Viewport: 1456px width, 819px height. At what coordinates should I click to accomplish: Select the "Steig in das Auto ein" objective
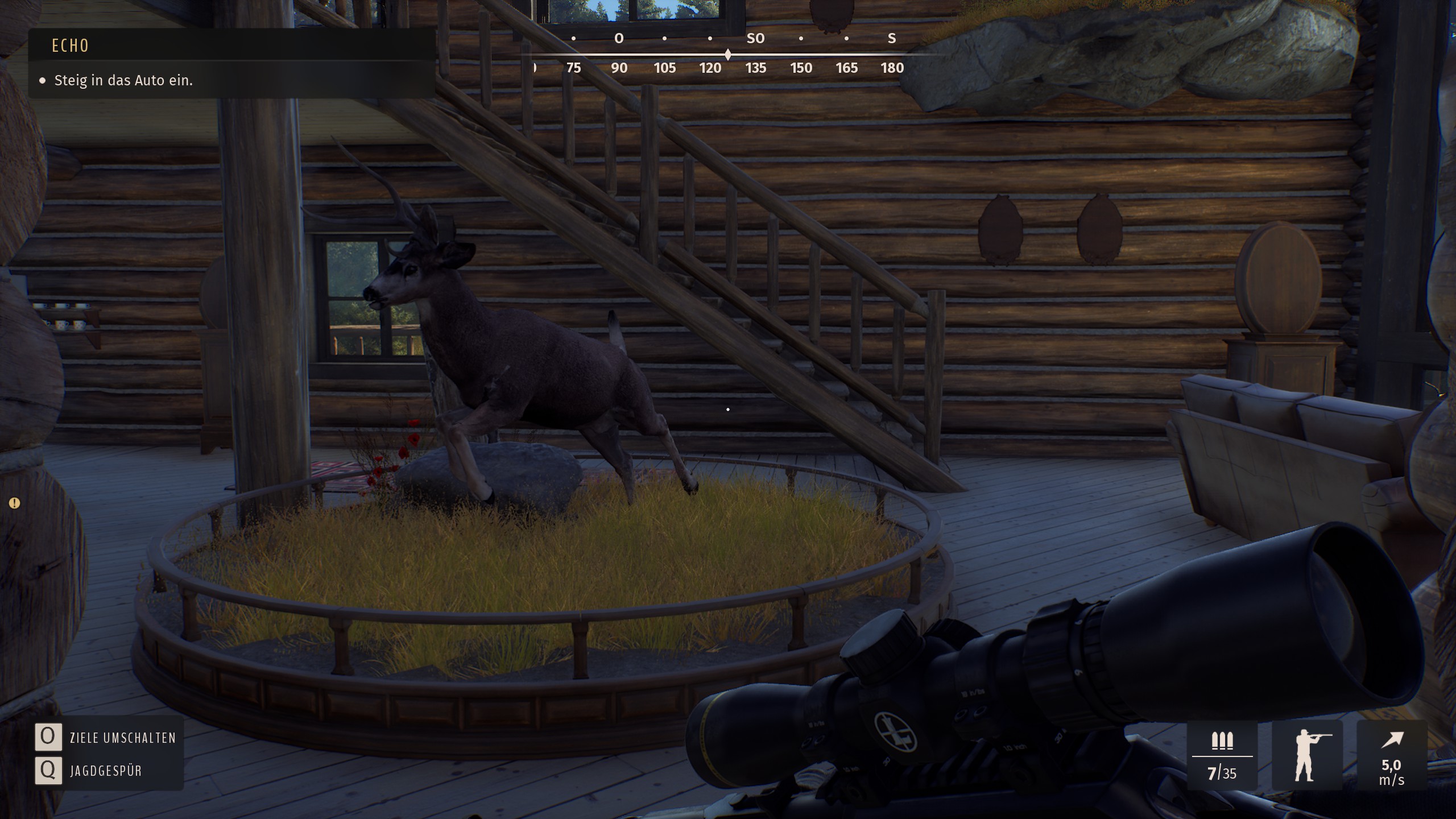123,81
